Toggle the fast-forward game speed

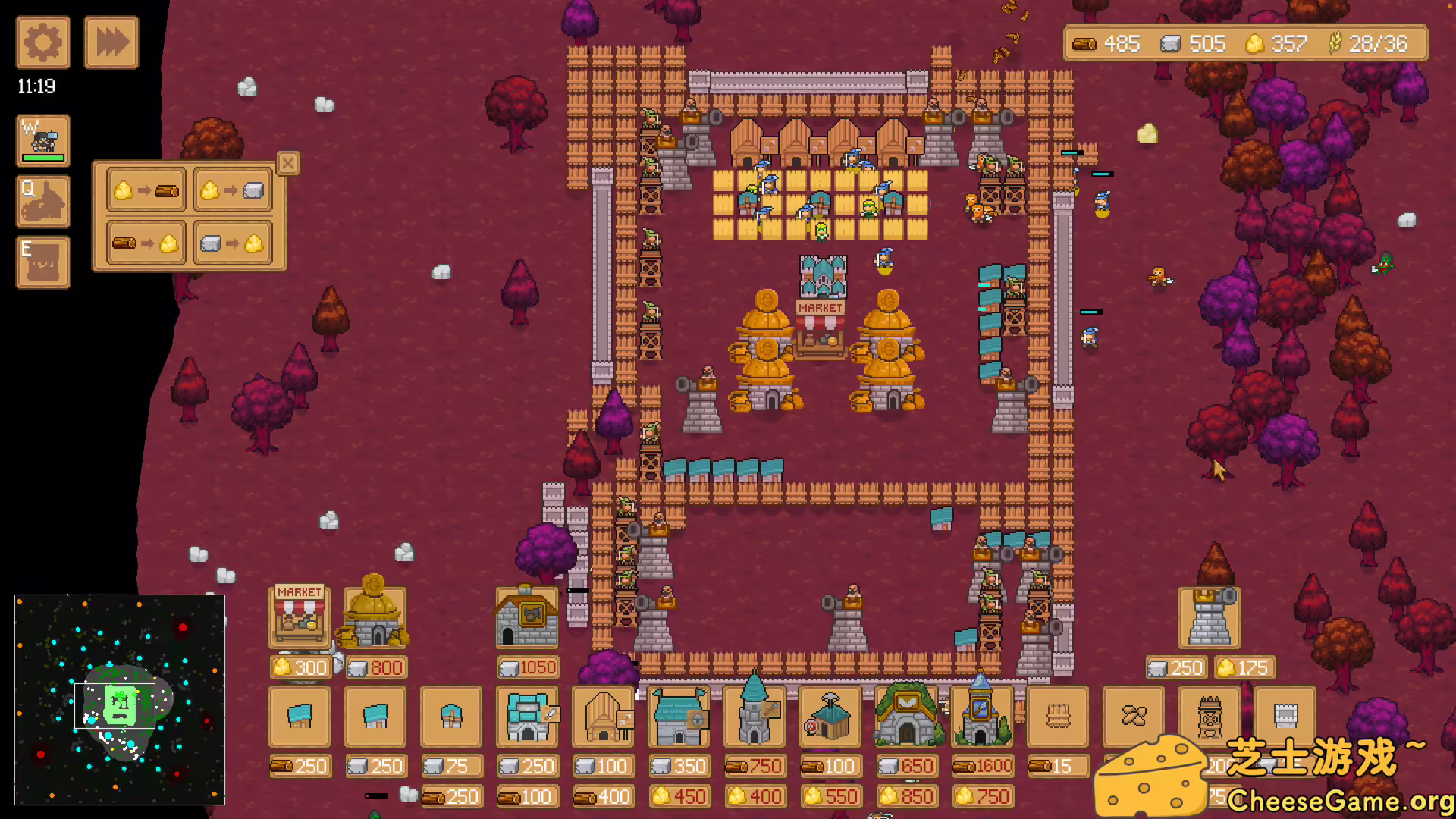coord(111,42)
